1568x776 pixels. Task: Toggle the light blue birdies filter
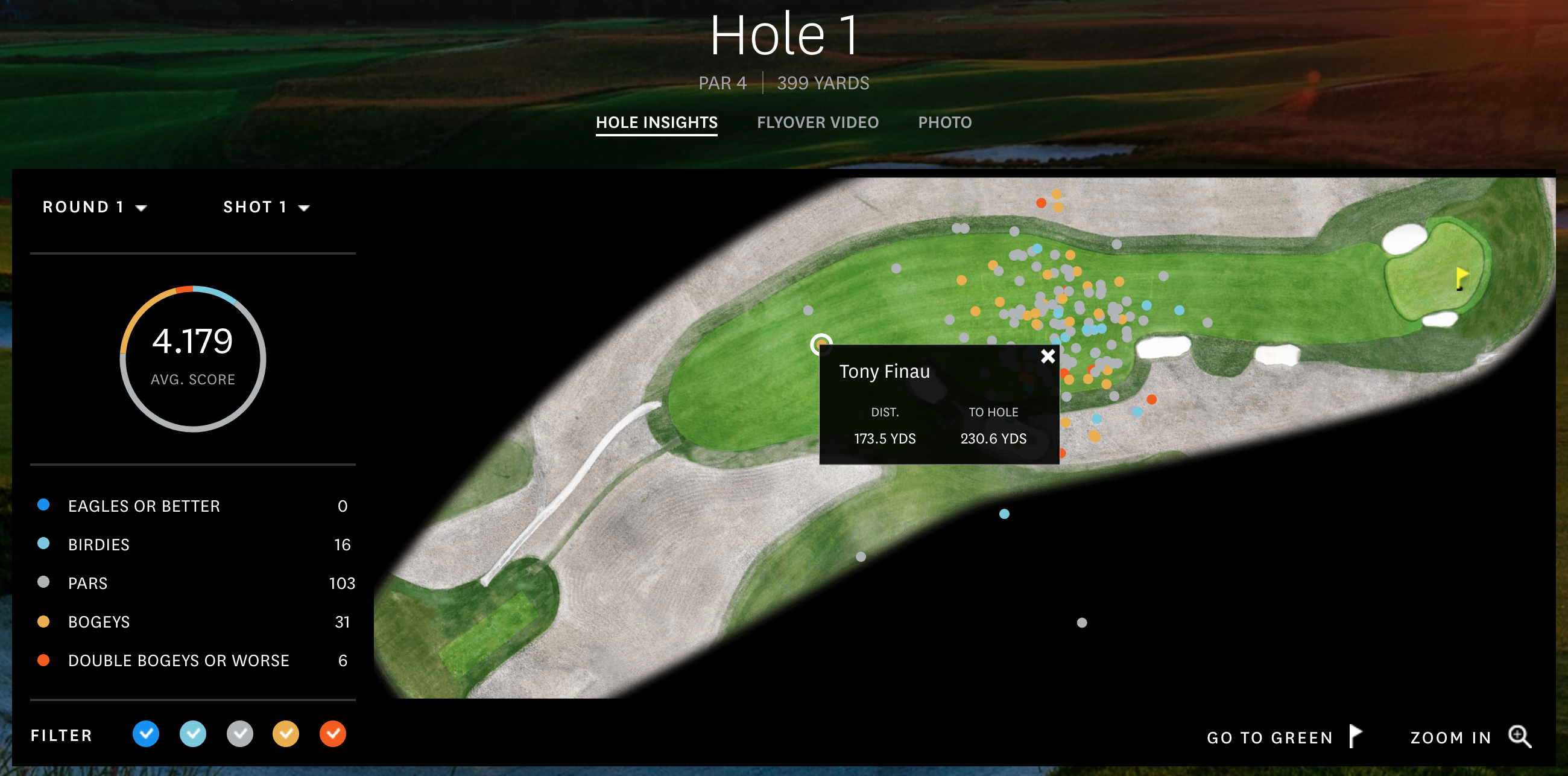(x=193, y=734)
